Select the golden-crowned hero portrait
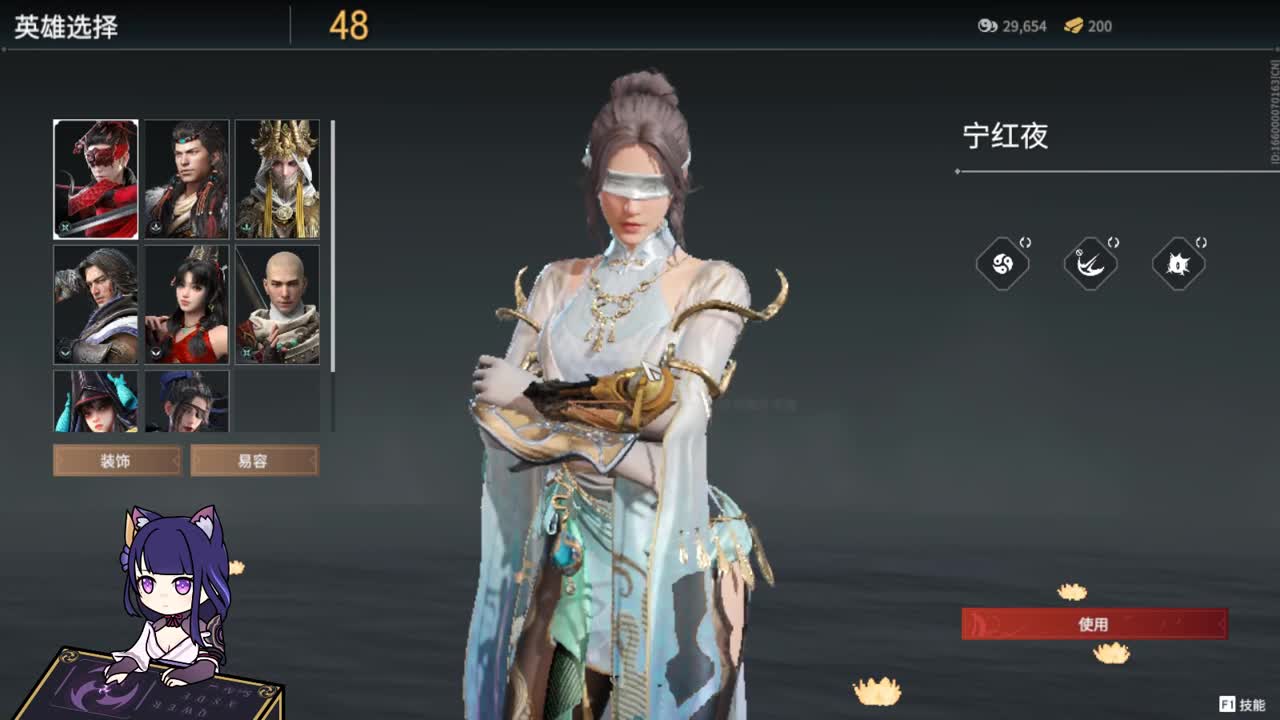 coord(277,178)
